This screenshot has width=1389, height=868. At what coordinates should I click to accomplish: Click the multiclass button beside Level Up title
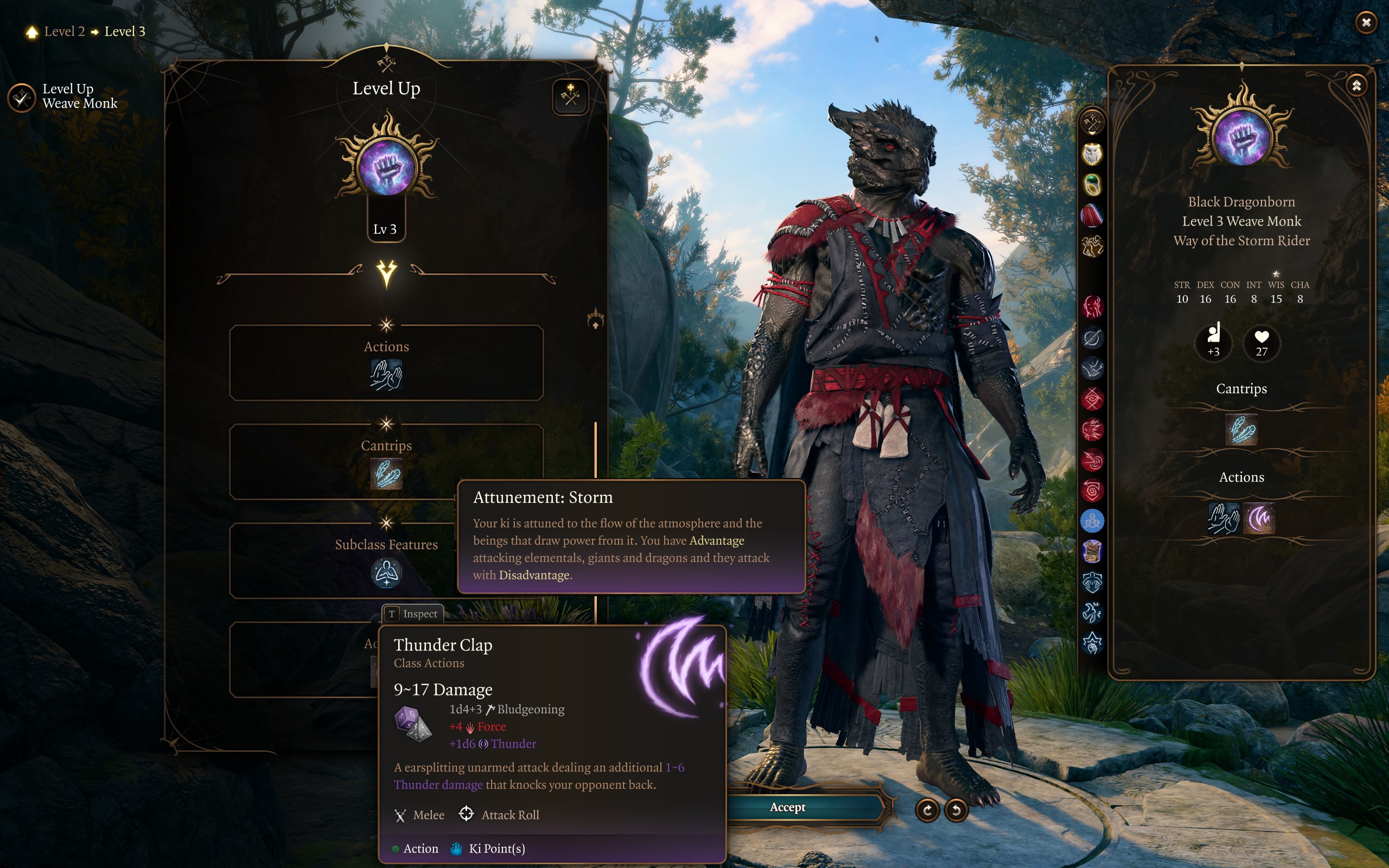[570, 97]
